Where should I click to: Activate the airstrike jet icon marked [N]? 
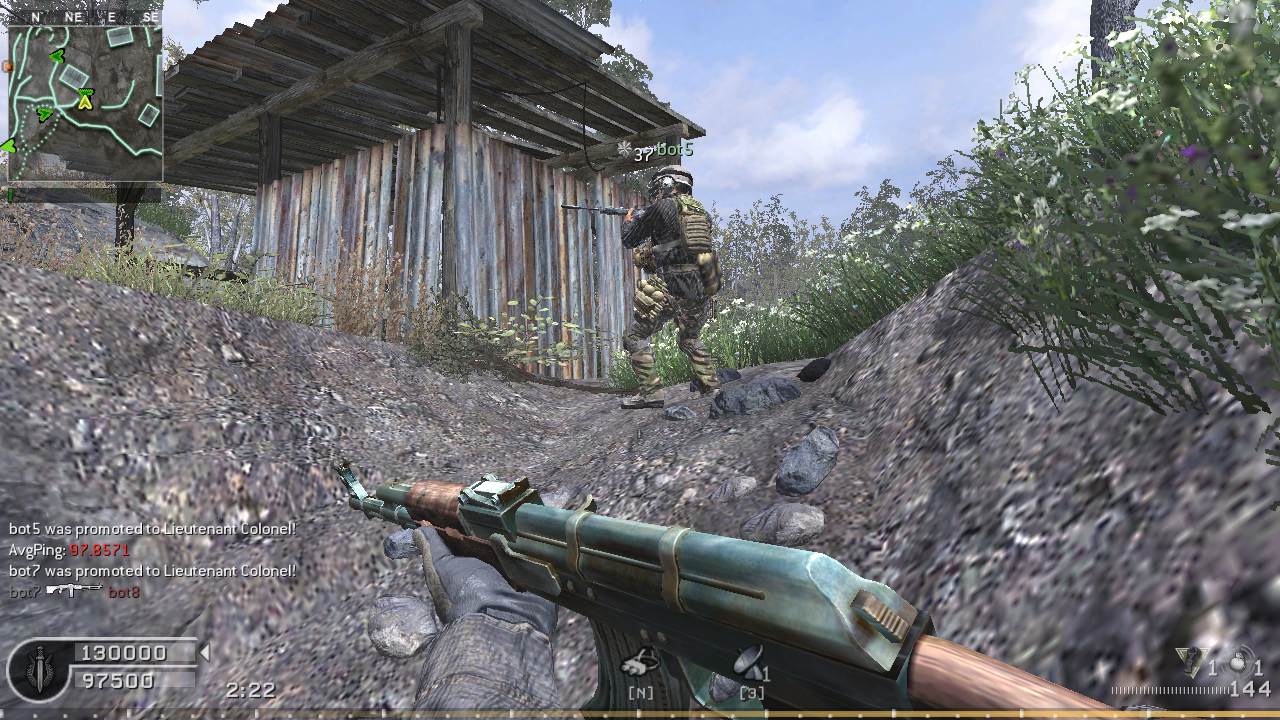[640, 663]
